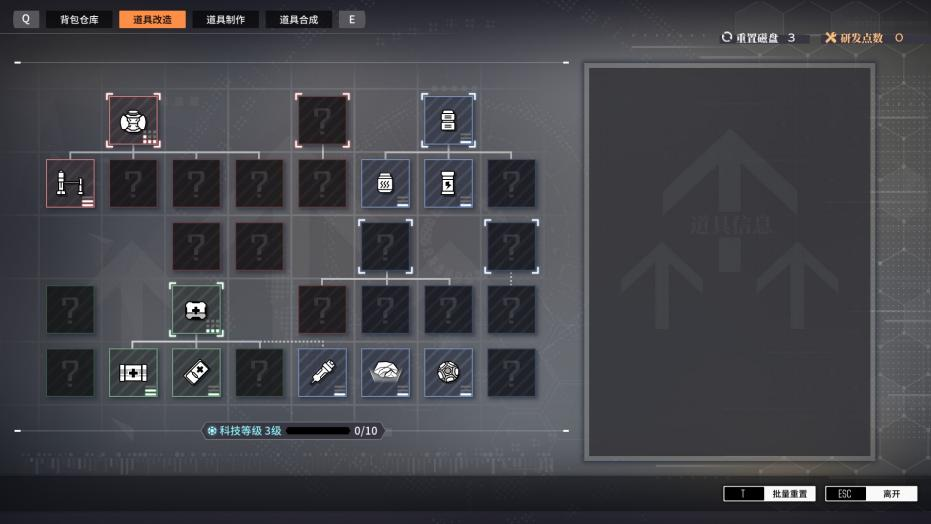931x524 pixels.
Task: Select the blue-framed stacked canister node
Action: click(x=448, y=121)
